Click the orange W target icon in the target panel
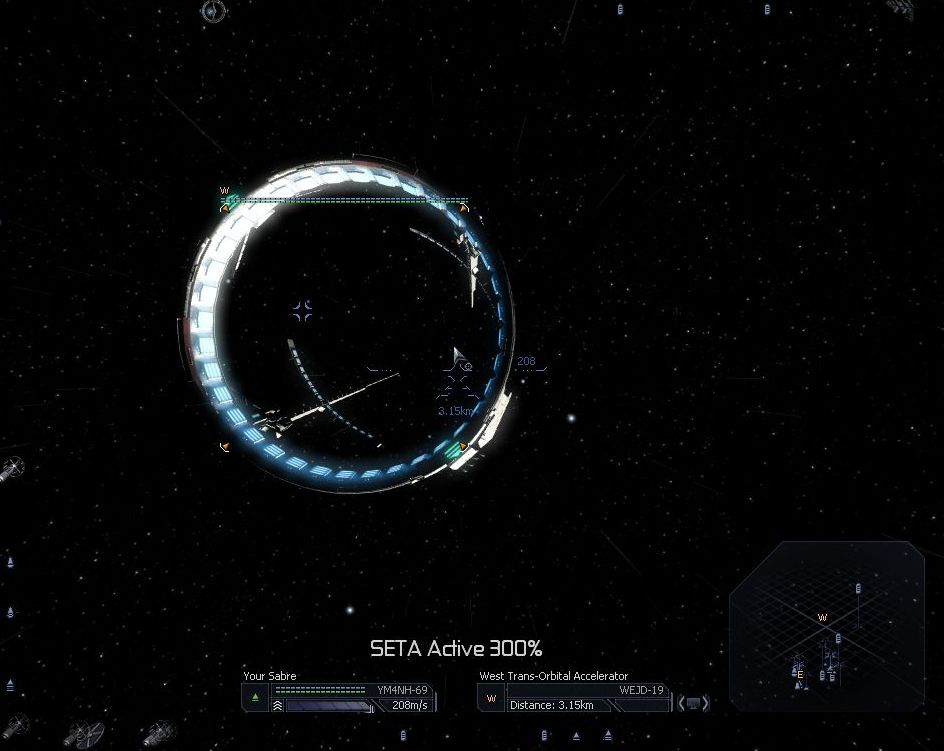944x751 pixels. click(x=491, y=698)
